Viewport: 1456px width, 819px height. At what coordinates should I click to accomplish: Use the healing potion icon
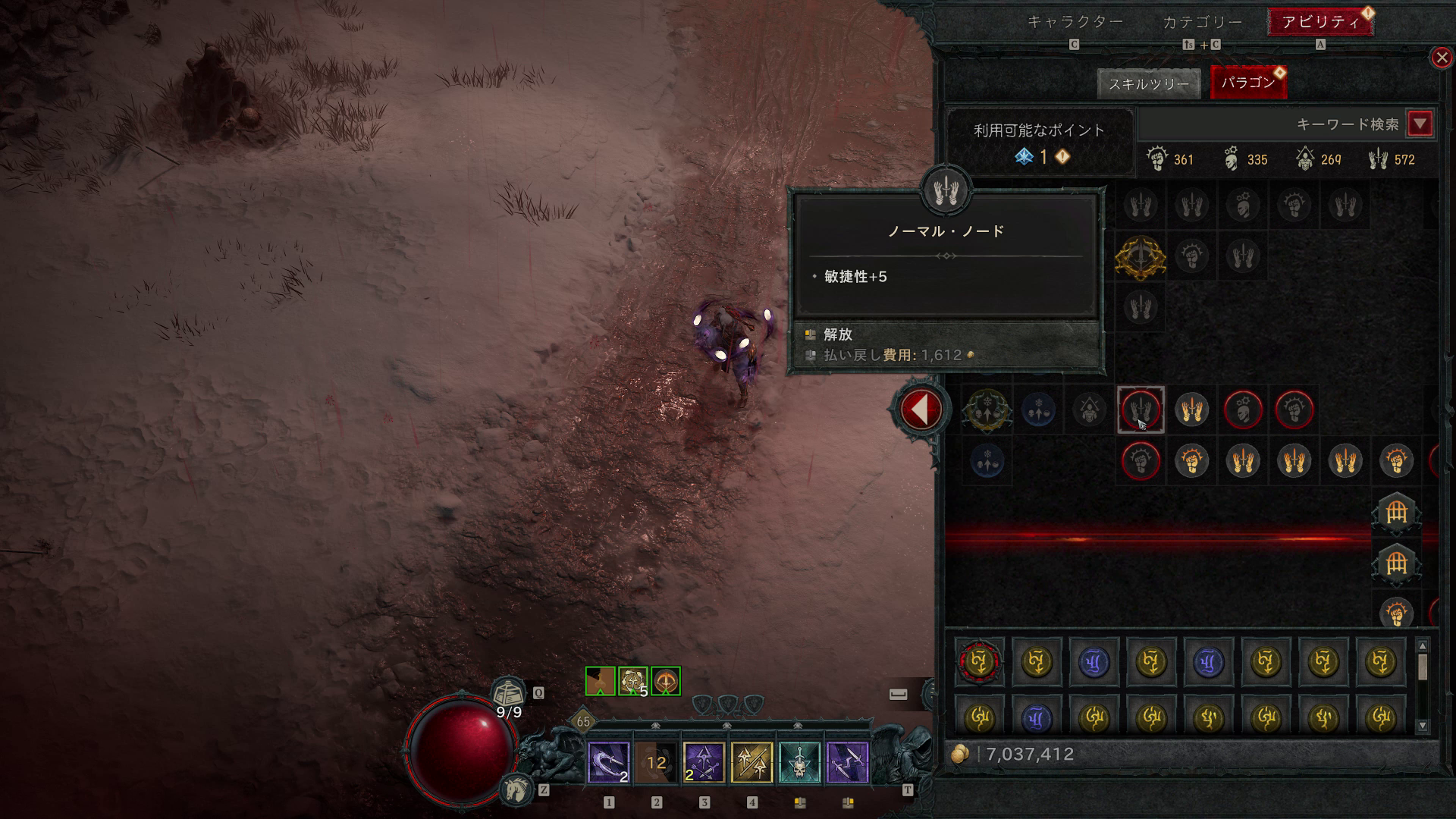tap(509, 694)
